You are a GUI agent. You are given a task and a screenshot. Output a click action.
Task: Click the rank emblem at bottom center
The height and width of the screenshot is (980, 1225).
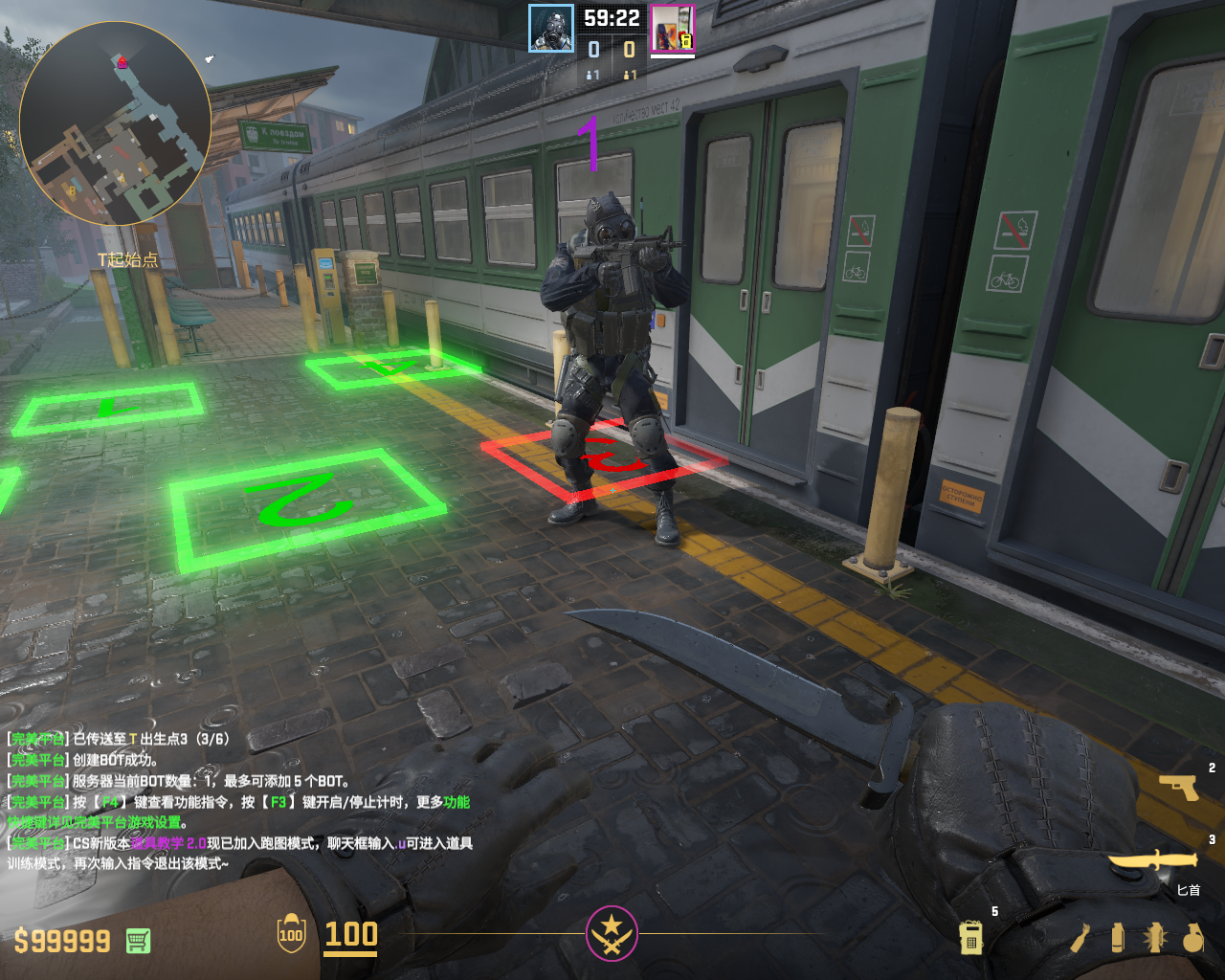pos(612,933)
